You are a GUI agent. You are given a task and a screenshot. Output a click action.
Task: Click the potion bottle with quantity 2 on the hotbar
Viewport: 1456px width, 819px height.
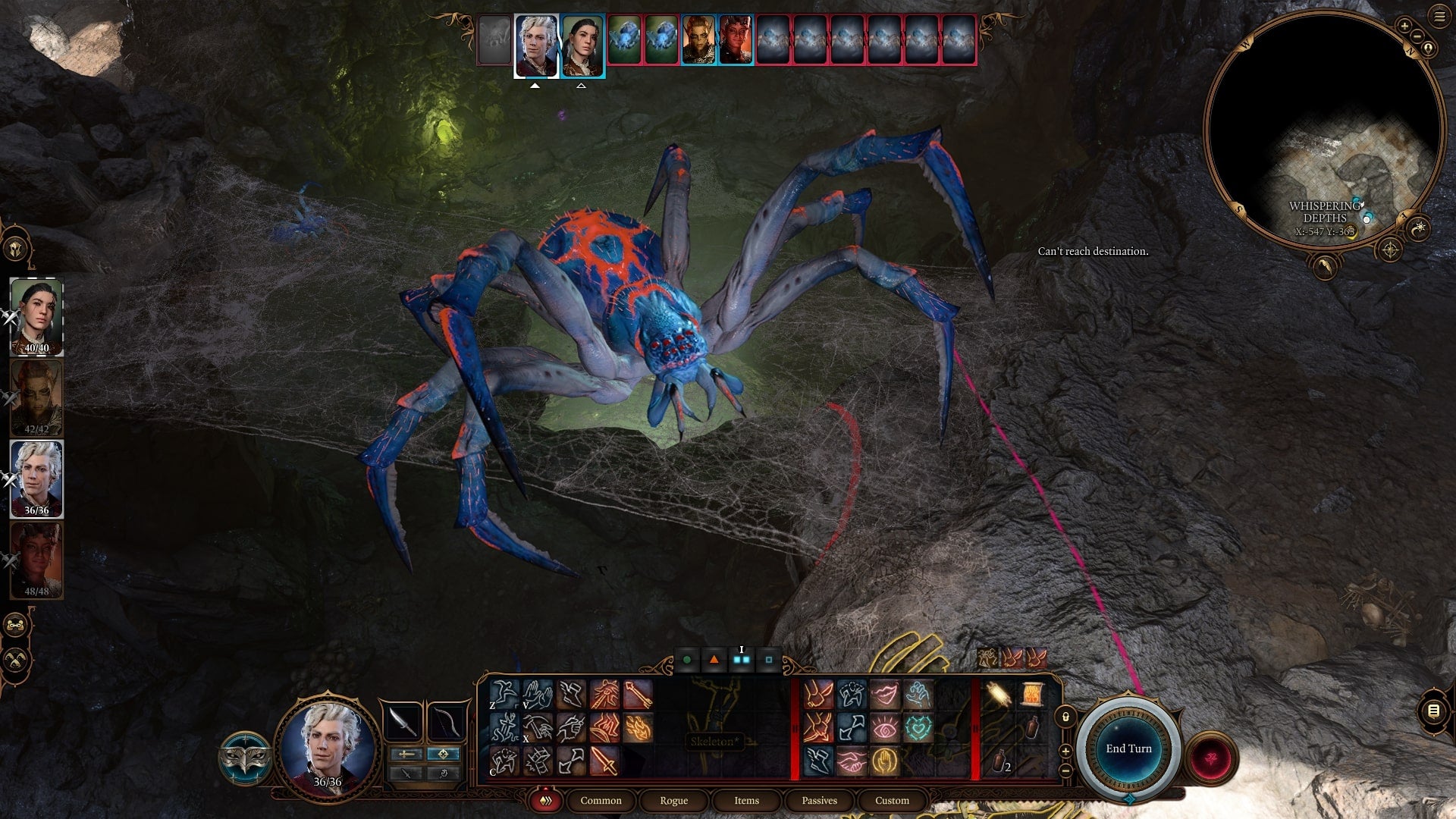999,761
